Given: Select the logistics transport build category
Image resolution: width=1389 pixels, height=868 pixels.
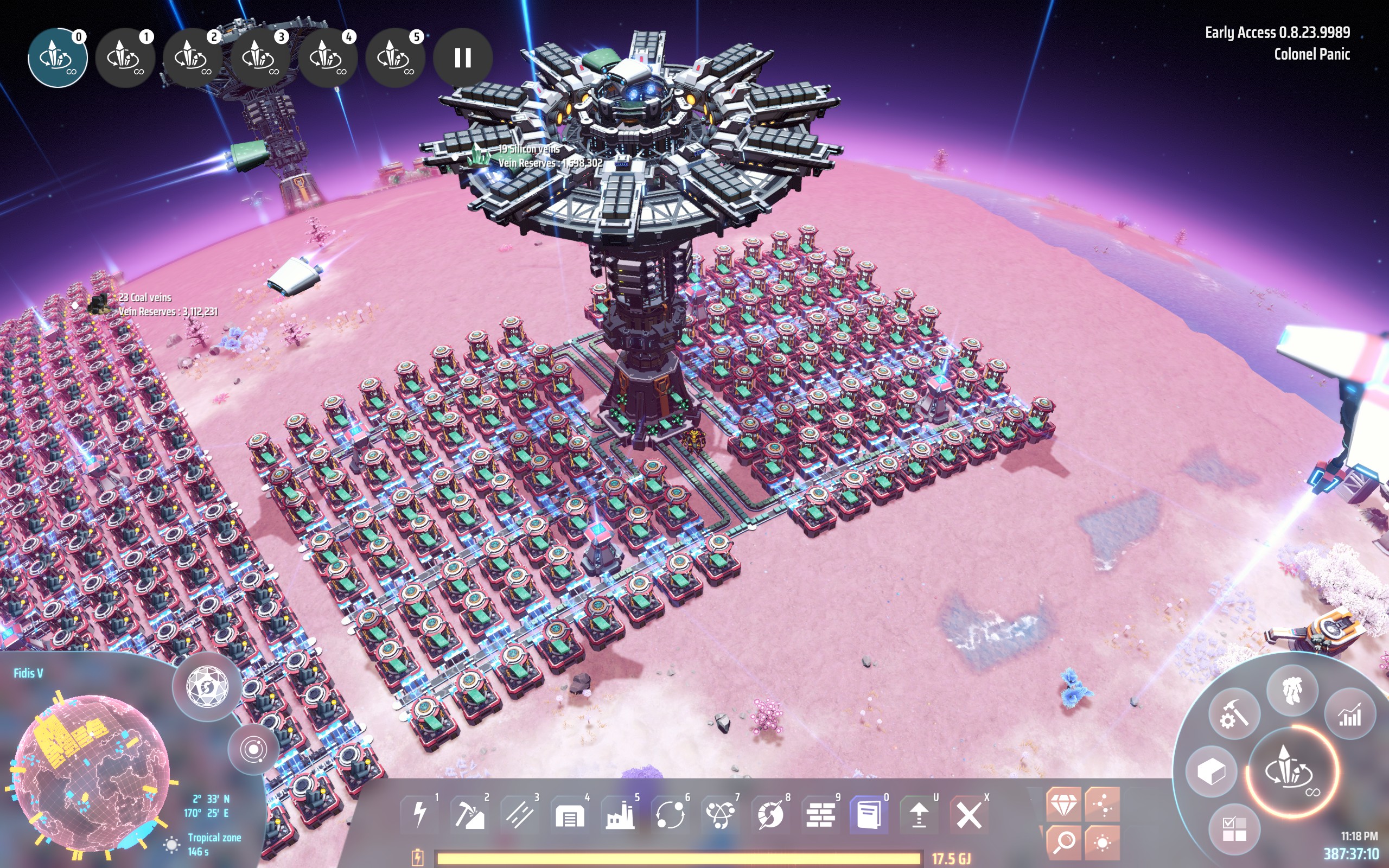Looking at the screenshot, I should (x=670, y=815).
